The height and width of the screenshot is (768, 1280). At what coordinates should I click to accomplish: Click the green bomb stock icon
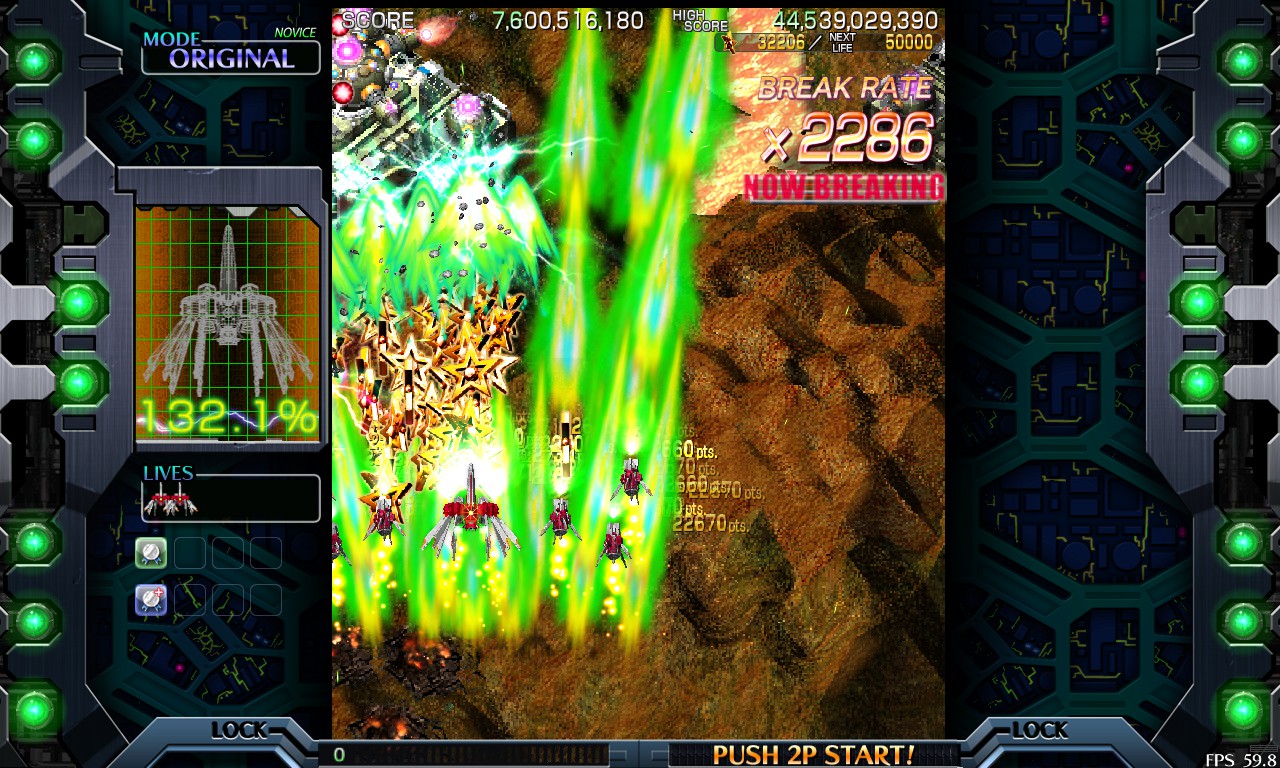point(151,552)
